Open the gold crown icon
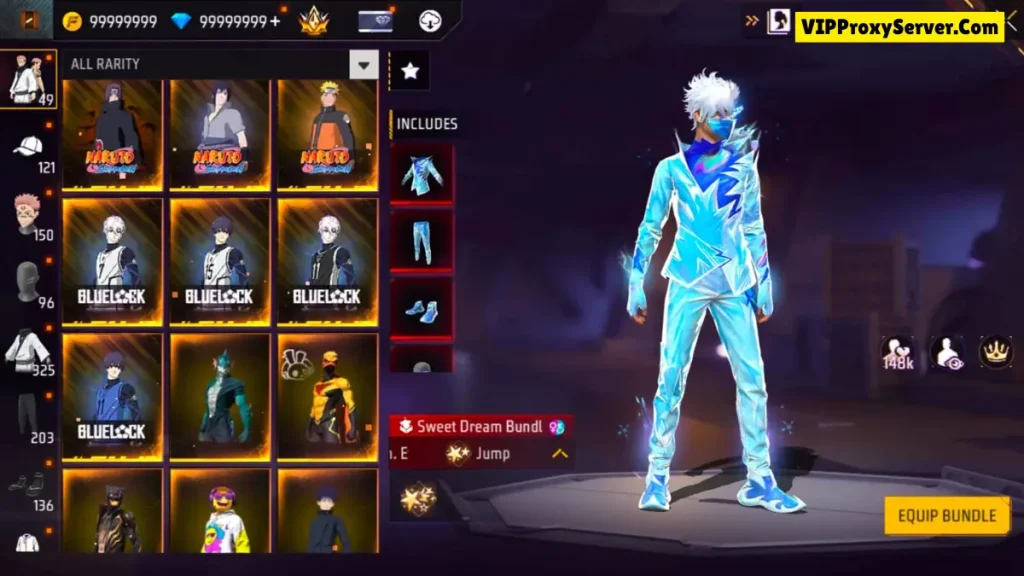The image size is (1024, 576). coord(995,352)
